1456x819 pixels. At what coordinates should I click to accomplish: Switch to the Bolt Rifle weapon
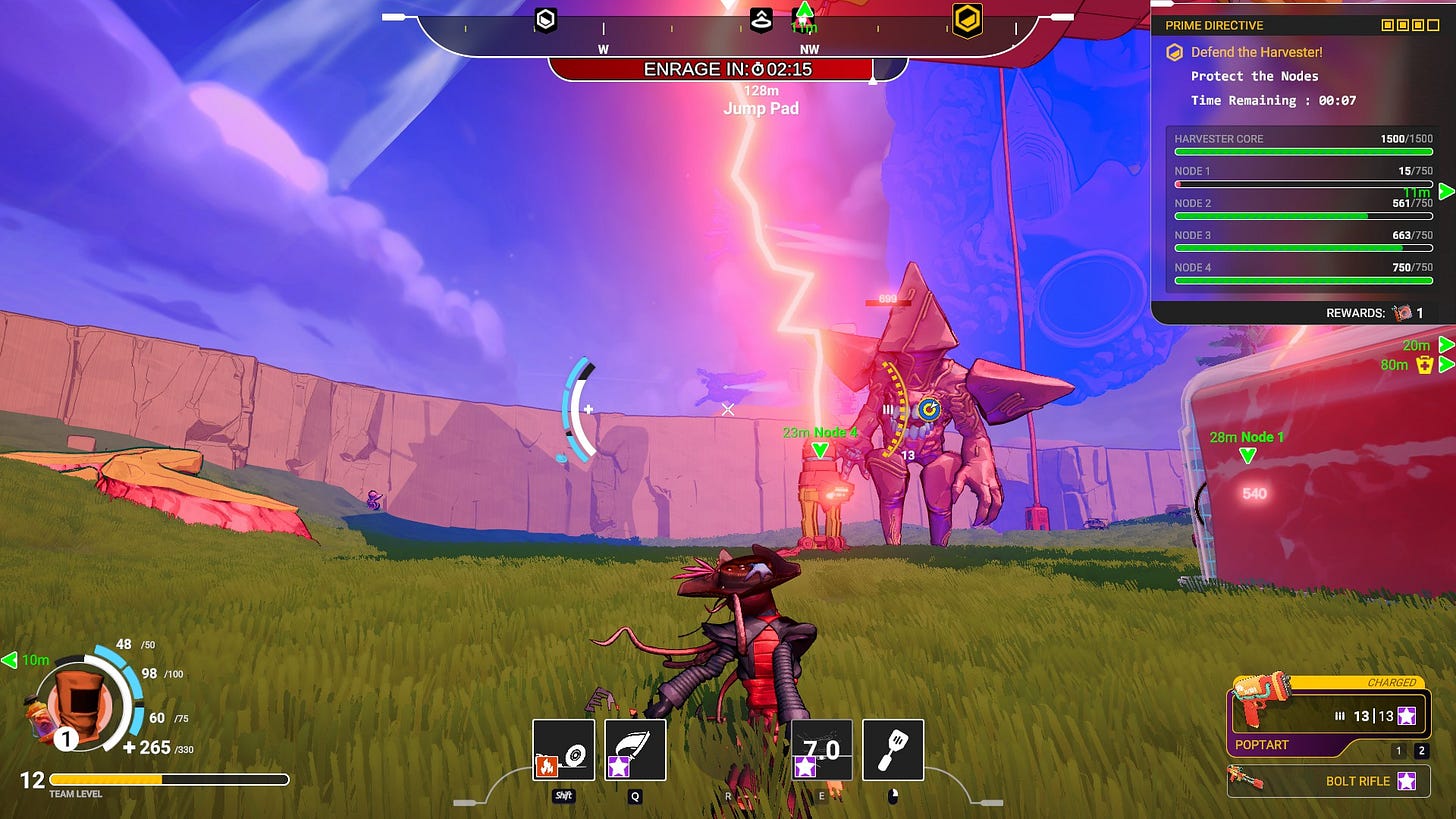[1327, 780]
